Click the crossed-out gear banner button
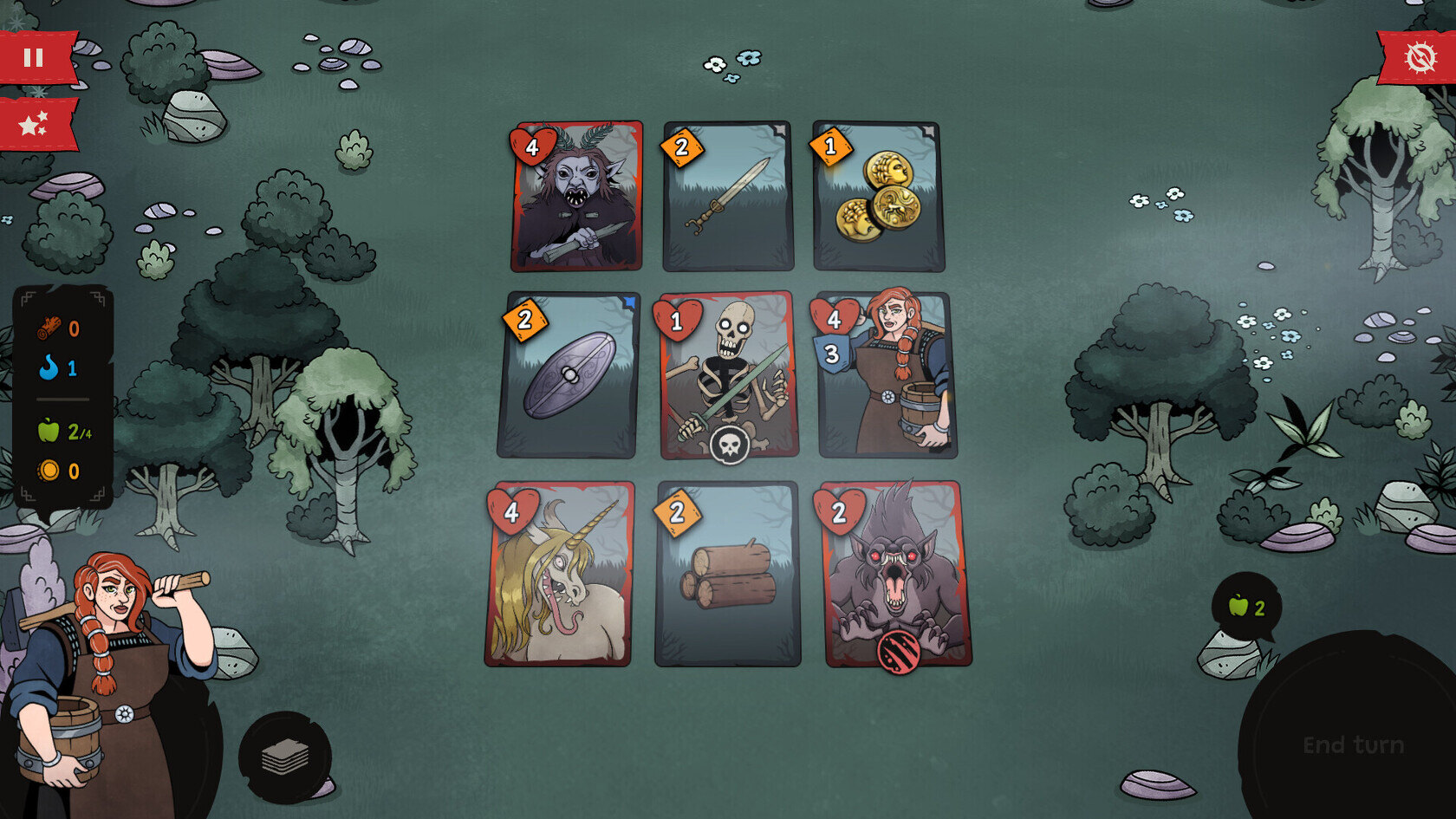Image resolution: width=1456 pixels, height=819 pixels. pos(1420,58)
